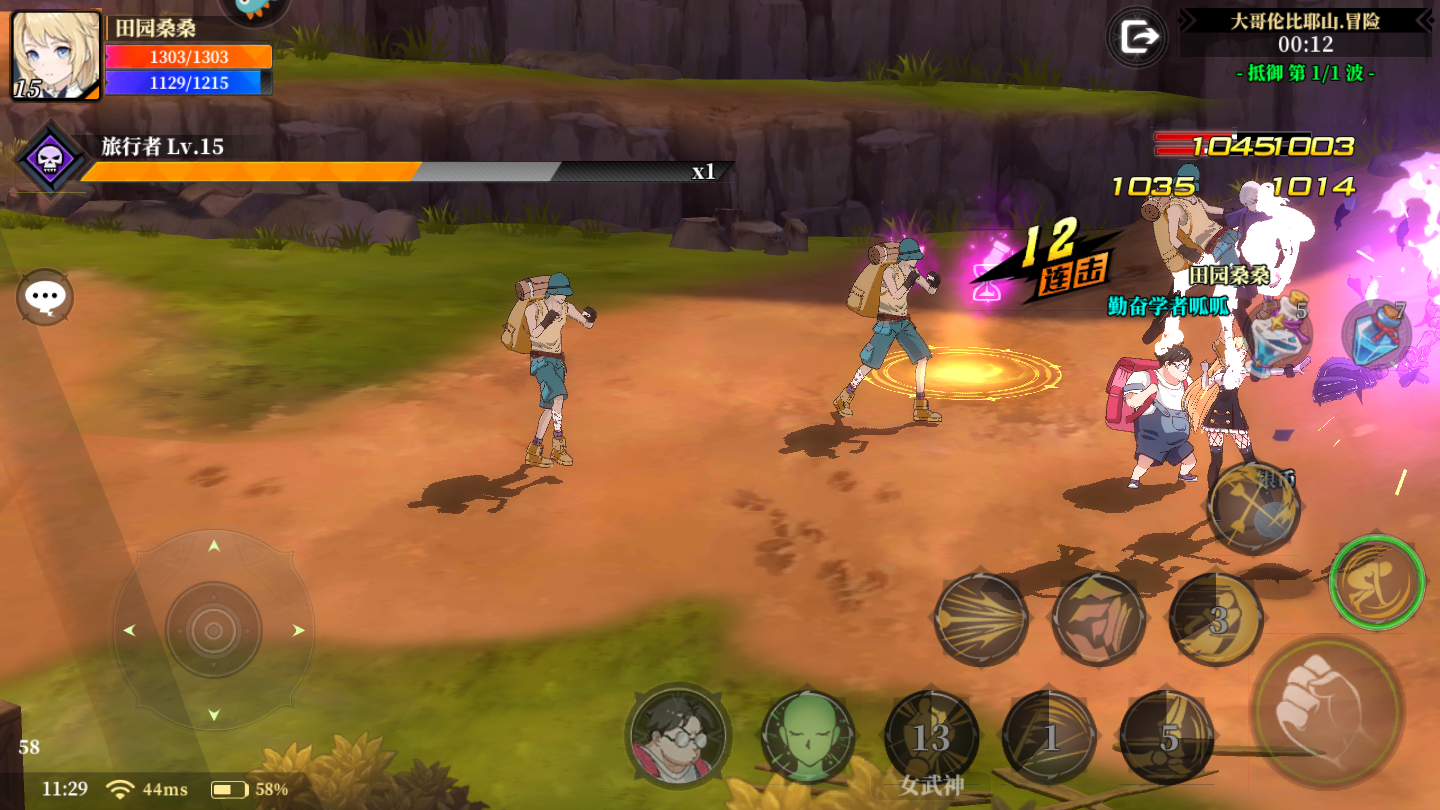
Task: Select the skill showing cooldown 5
Action: 1167,738
